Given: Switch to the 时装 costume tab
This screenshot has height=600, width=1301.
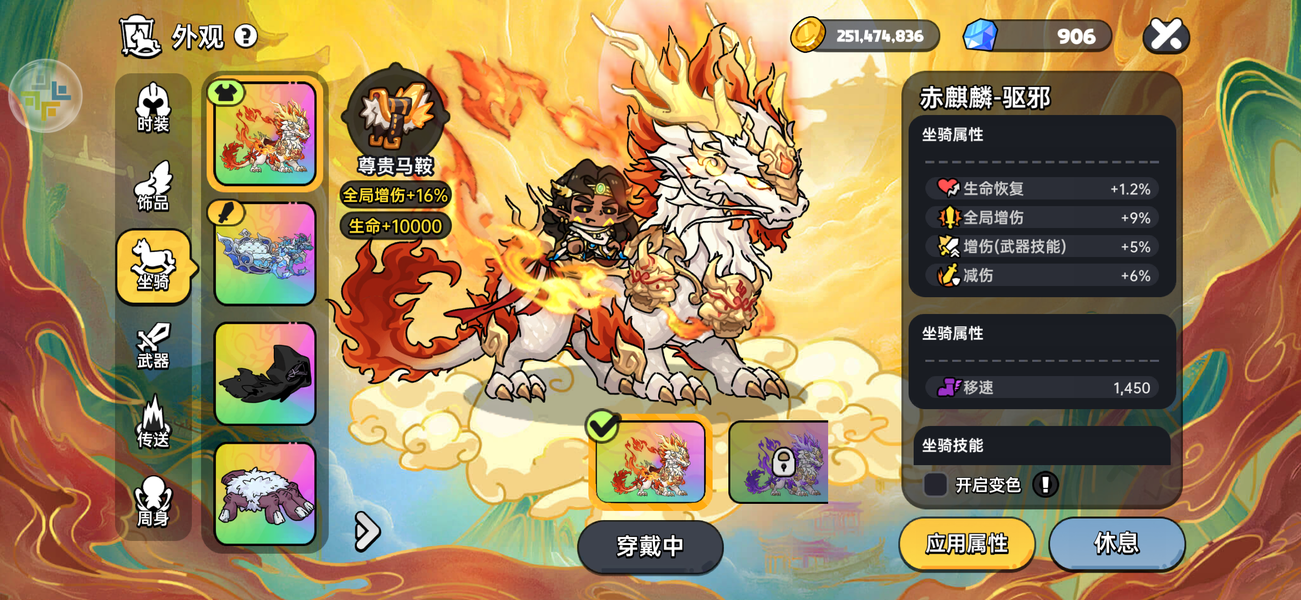Looking at the screenshot, I should [153, 109].
